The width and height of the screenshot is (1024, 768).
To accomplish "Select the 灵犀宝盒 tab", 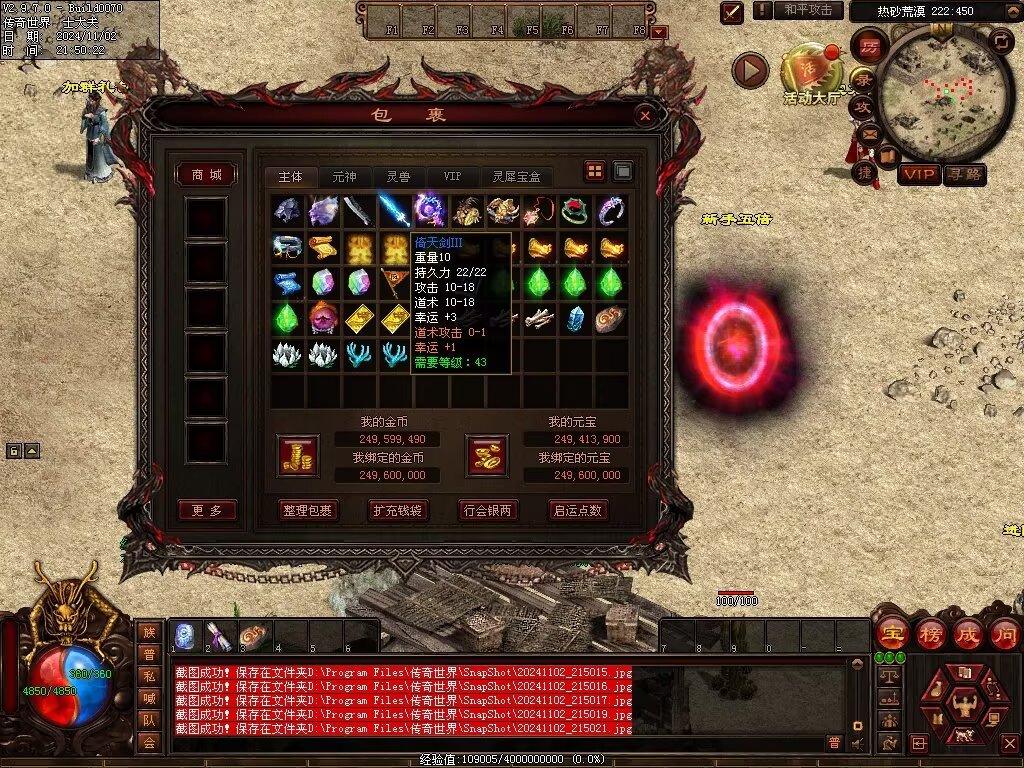I will click(x=516, y=176).
